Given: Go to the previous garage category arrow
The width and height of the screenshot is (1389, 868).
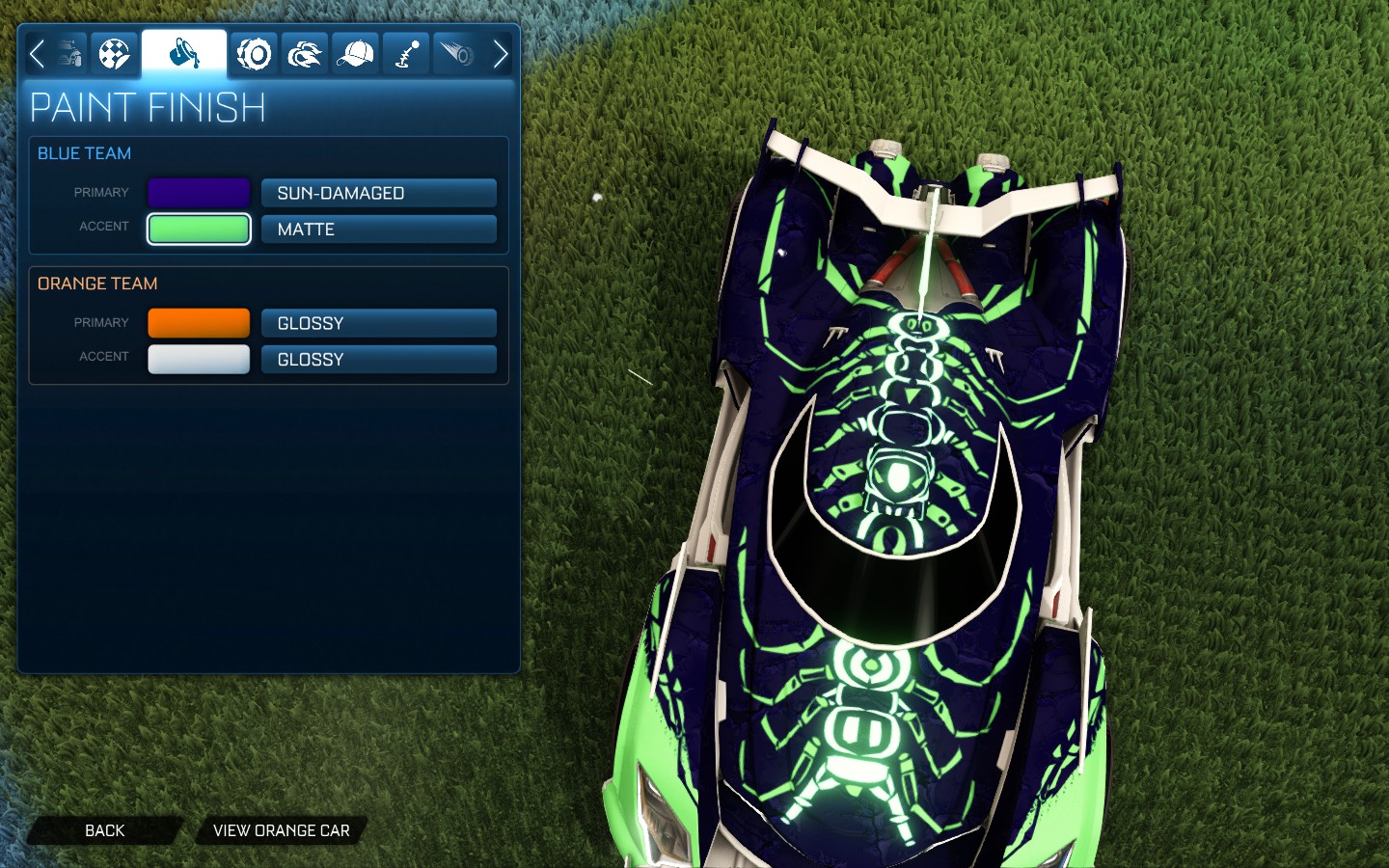Looking at the screenshot, I should (x=37, y=53).
